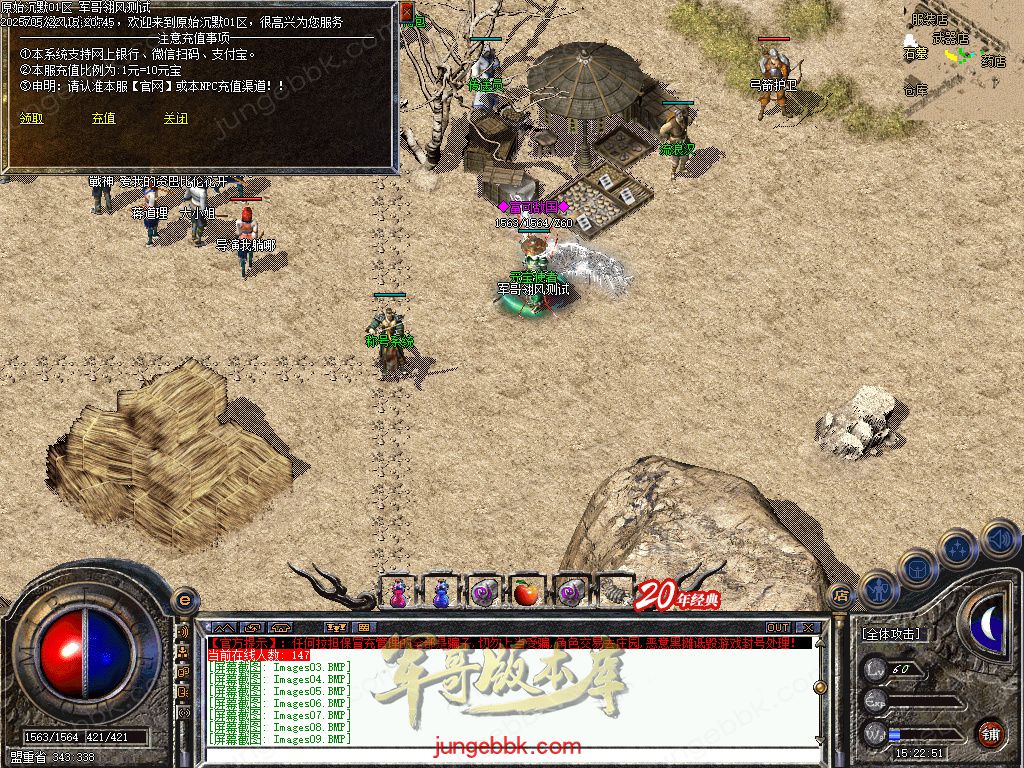Click the 领取 (claim) link in the dialog
This screenshot has width=1024, height=768.
tap(31, 118)
